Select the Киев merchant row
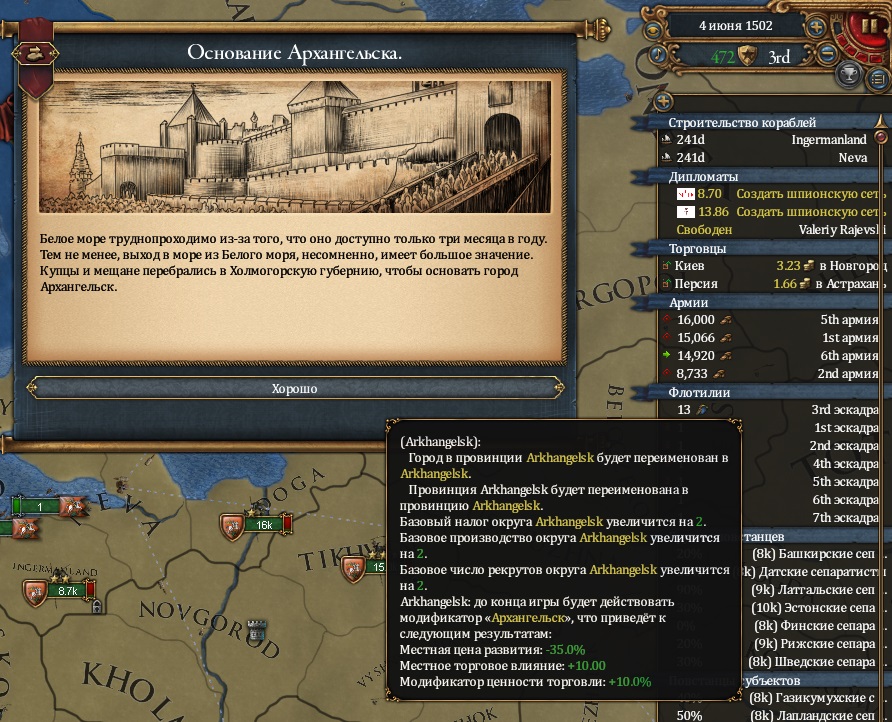 [x=770, y=266]
